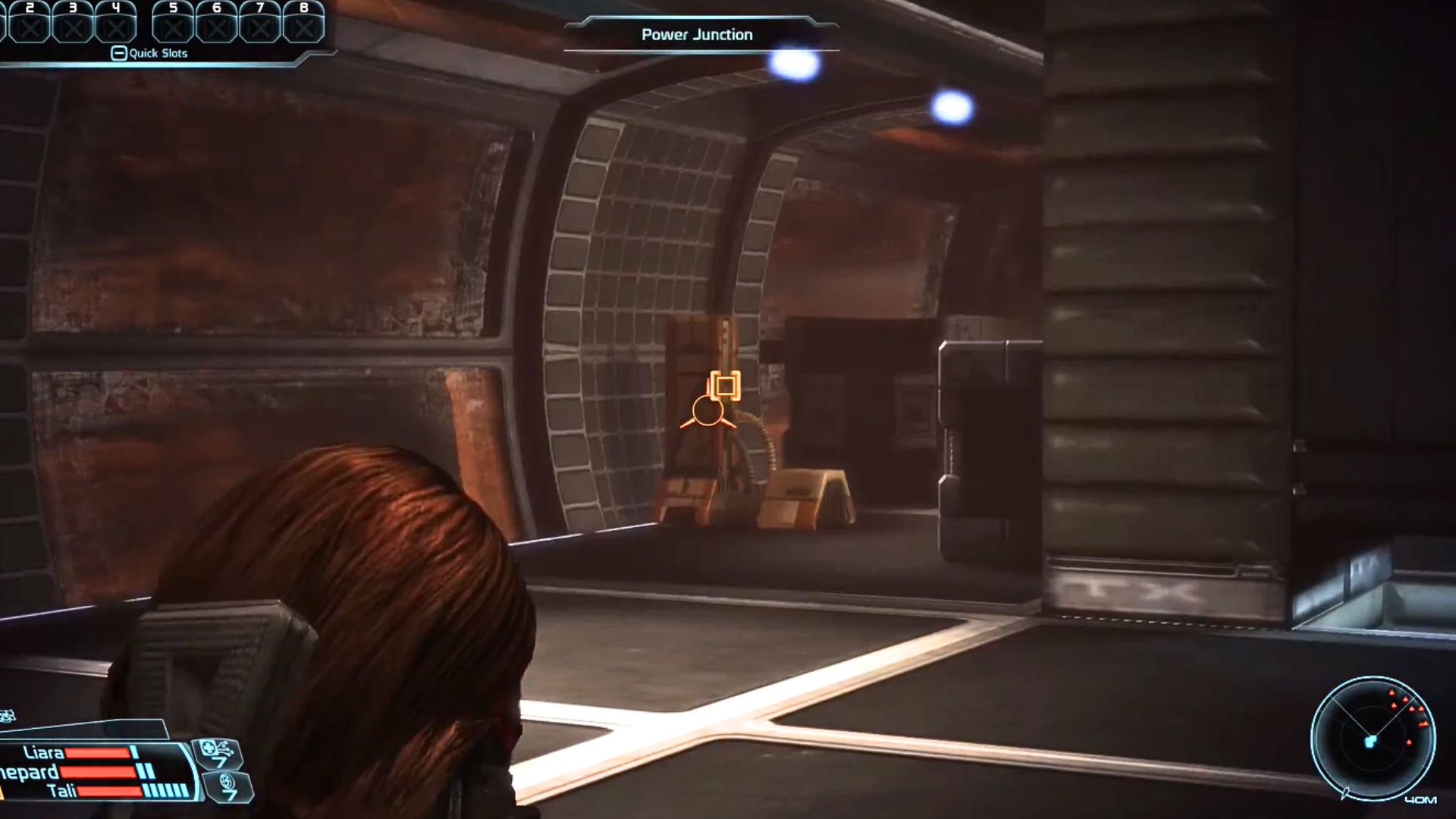The image size is (1456, 819).
Task: Click quick slot number 8
Action: coord(303,23)
